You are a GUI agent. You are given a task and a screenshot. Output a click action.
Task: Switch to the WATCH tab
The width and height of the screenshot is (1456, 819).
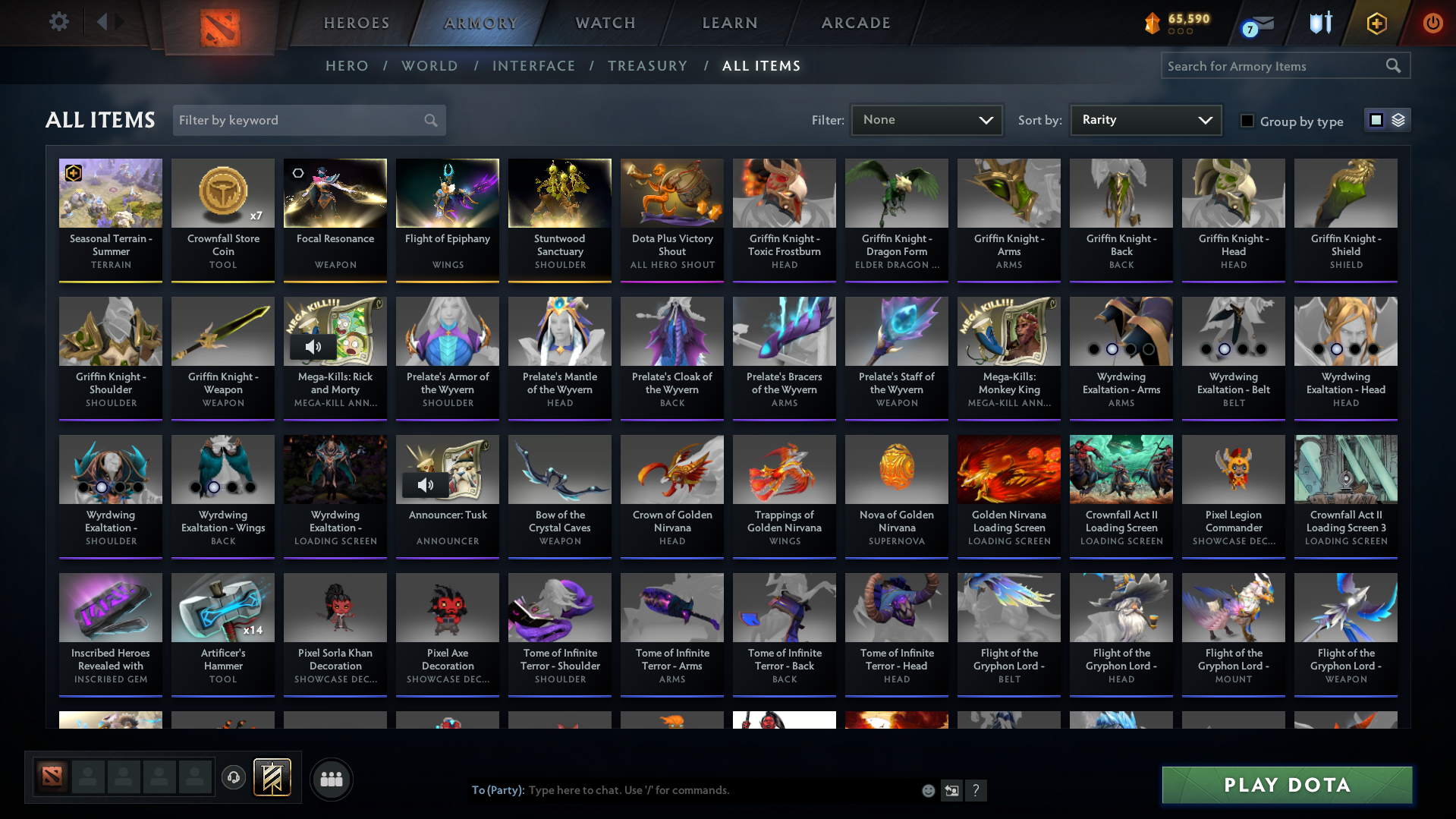605,23
